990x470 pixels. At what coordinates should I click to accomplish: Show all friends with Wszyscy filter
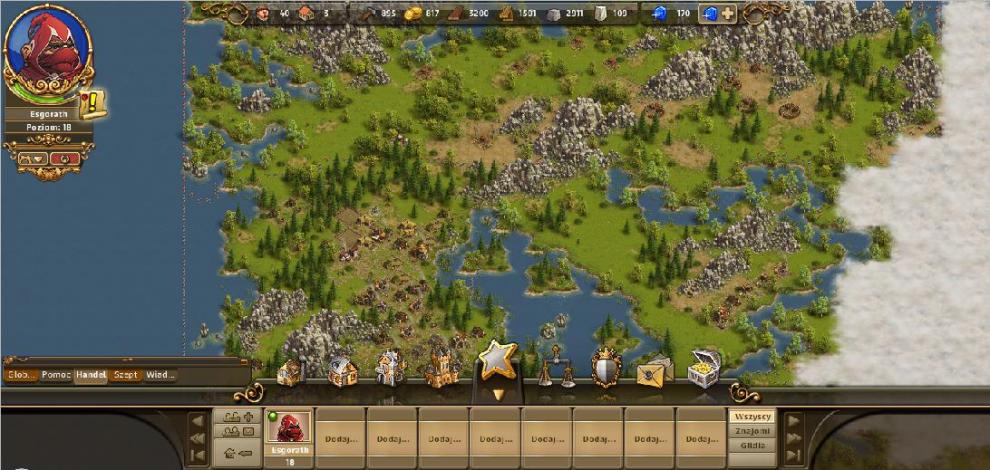[751, 416]
